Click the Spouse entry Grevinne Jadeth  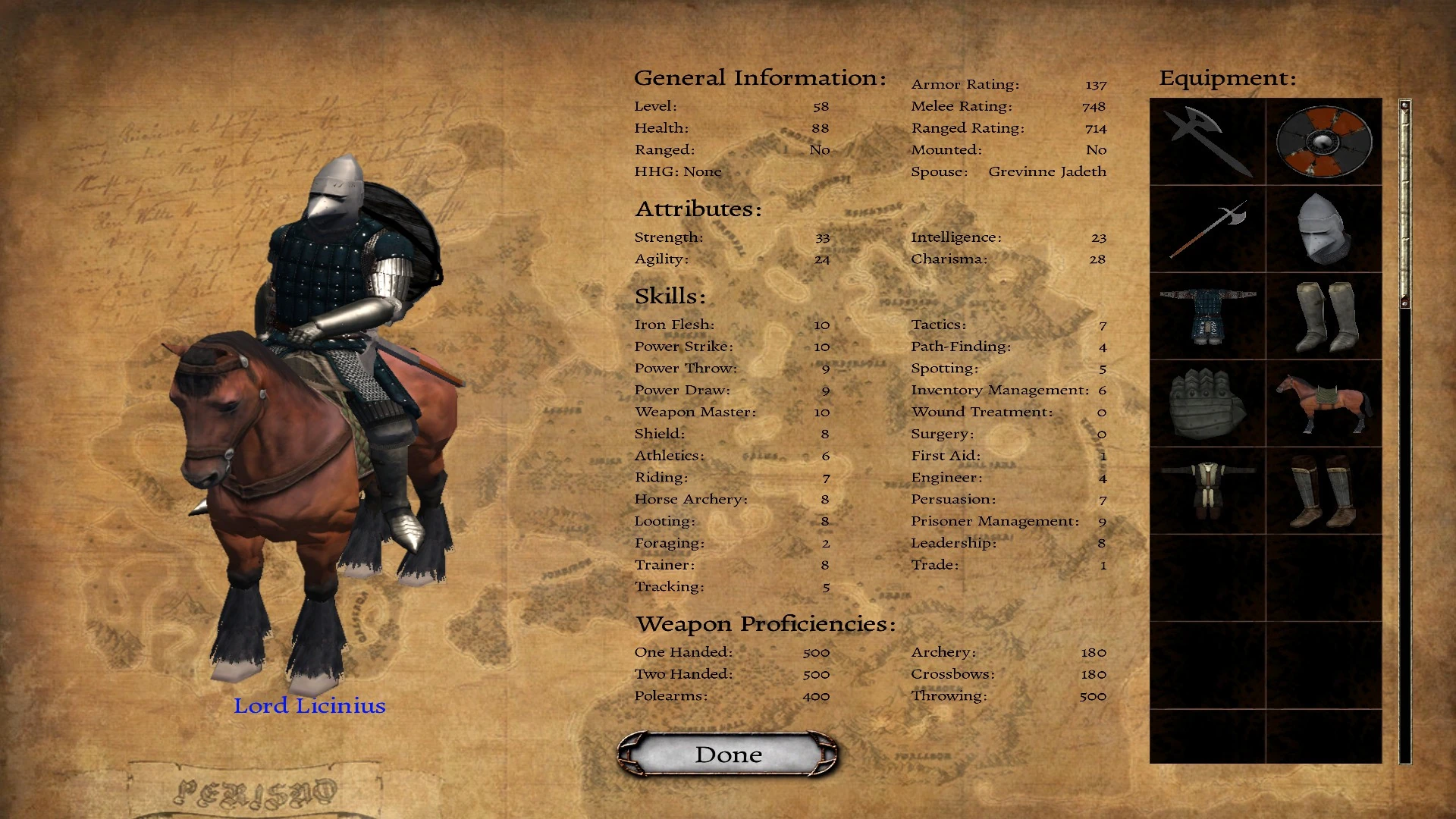[x=1046, y=171]
